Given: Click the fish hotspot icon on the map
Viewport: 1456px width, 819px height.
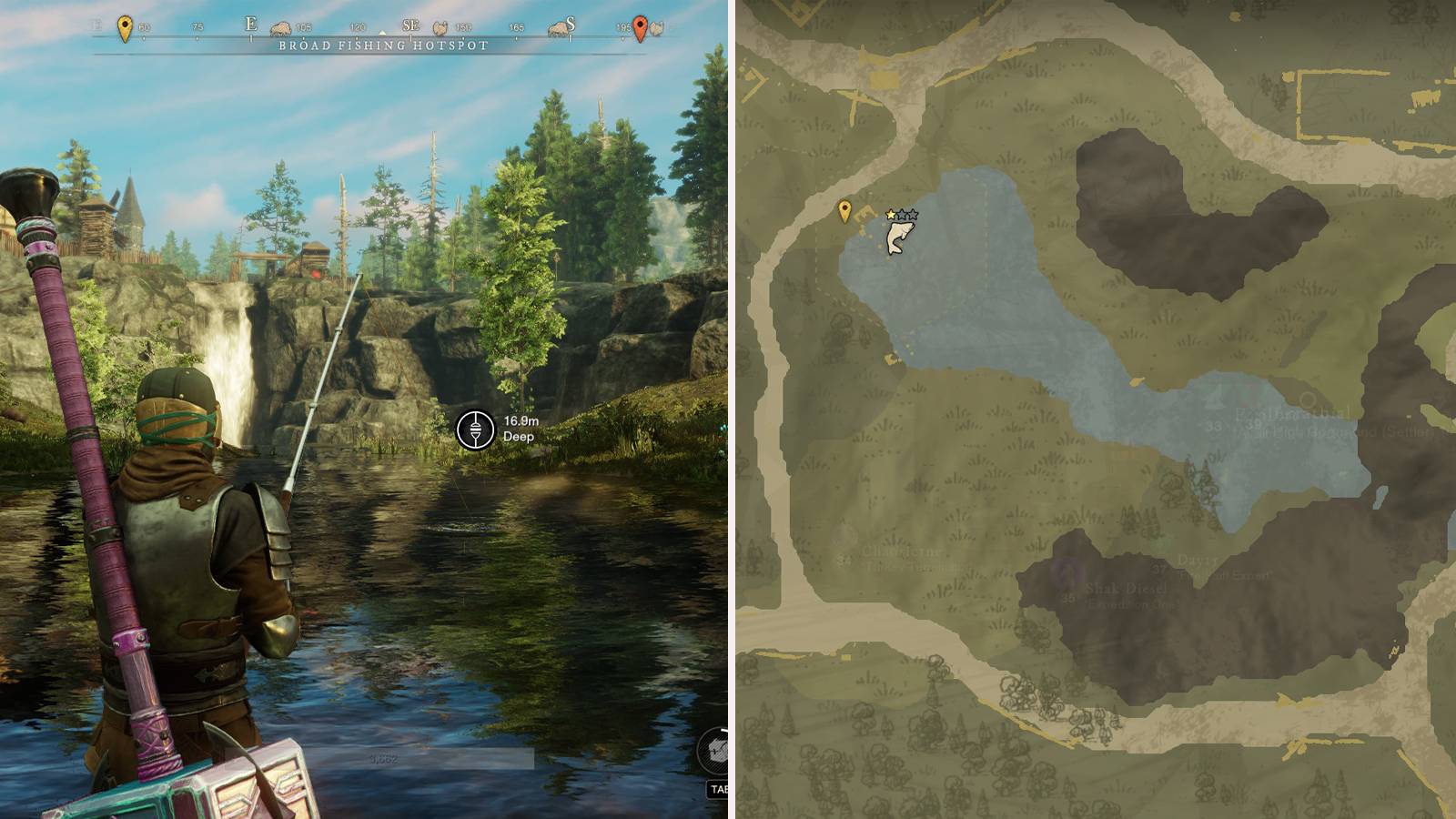Looking at the screenshot, I should (x=901, y=237).
